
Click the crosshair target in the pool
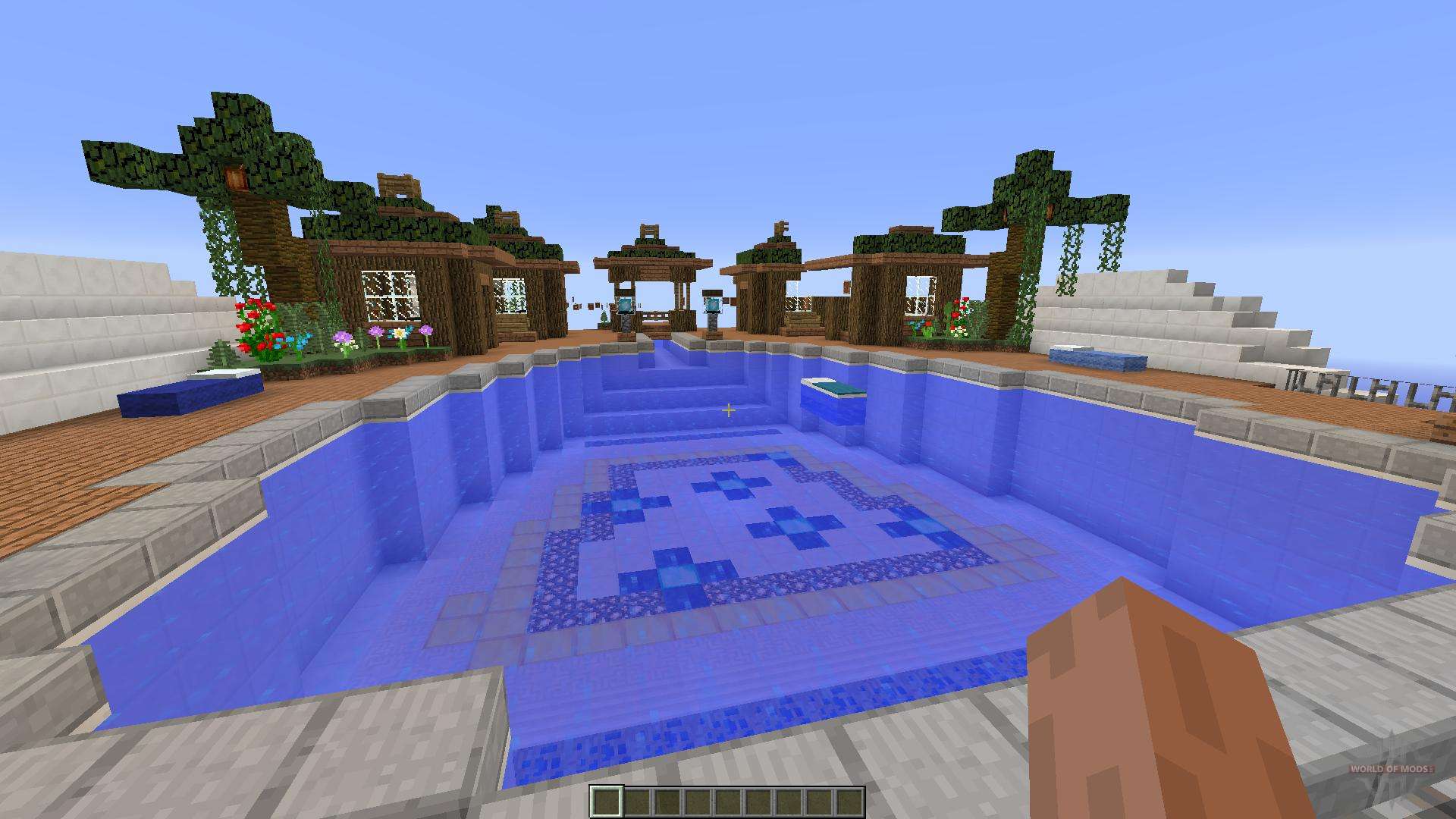click(x=729, y=409)
